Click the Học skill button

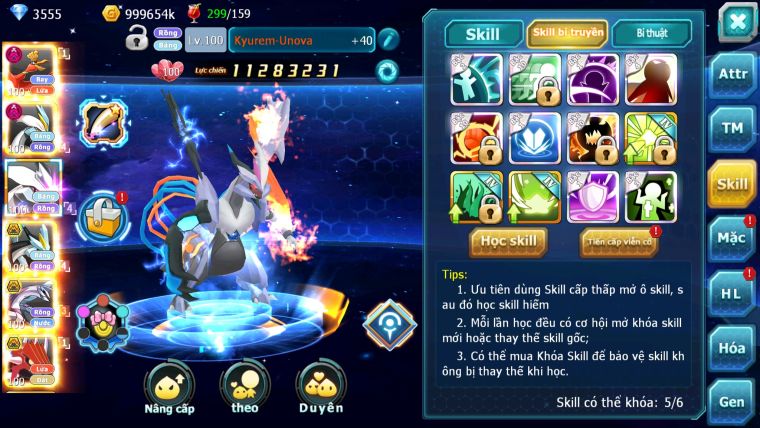click(510, 241)
